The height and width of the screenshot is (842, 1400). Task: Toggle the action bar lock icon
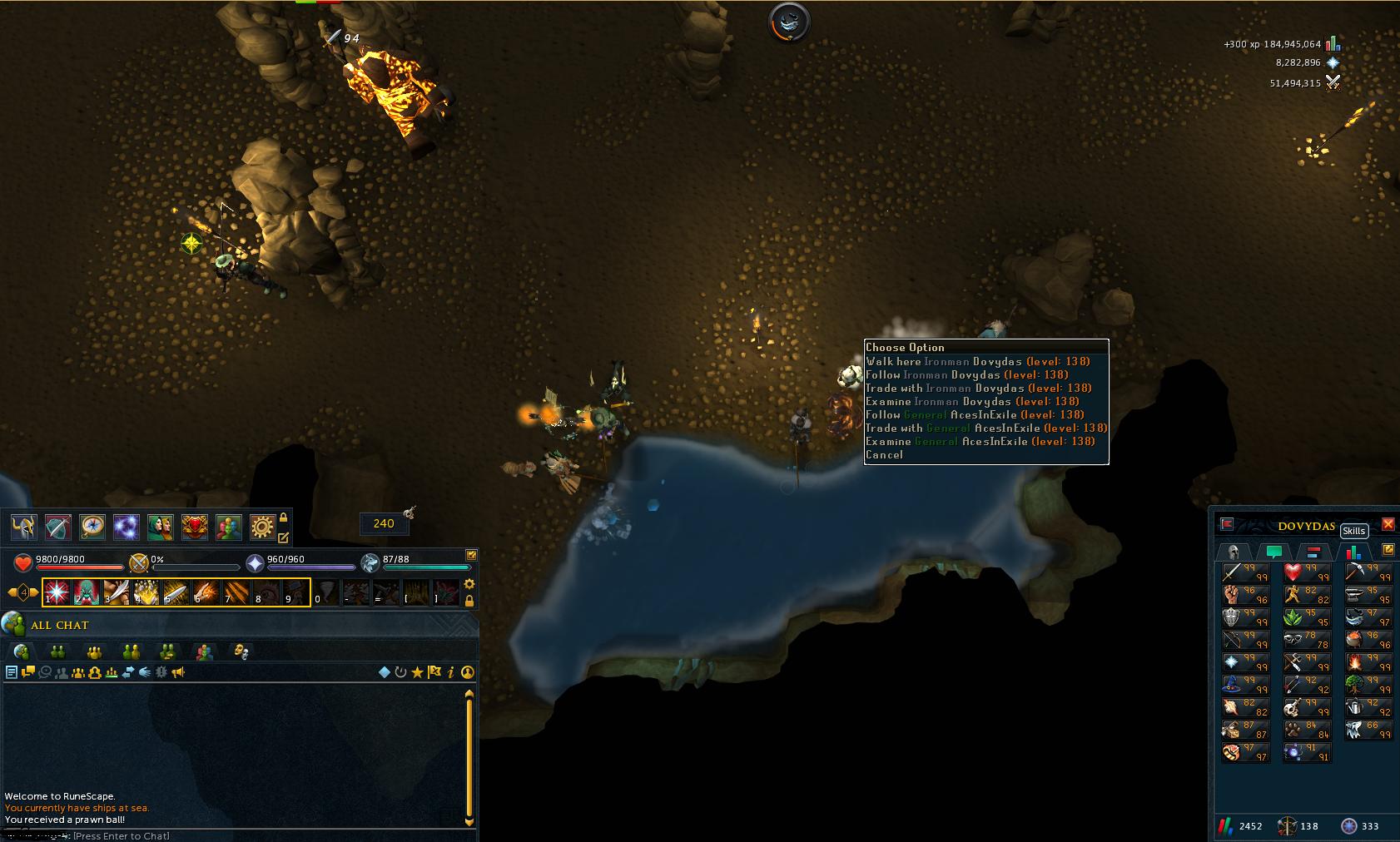pyautogui.click(x=469, y=600)
